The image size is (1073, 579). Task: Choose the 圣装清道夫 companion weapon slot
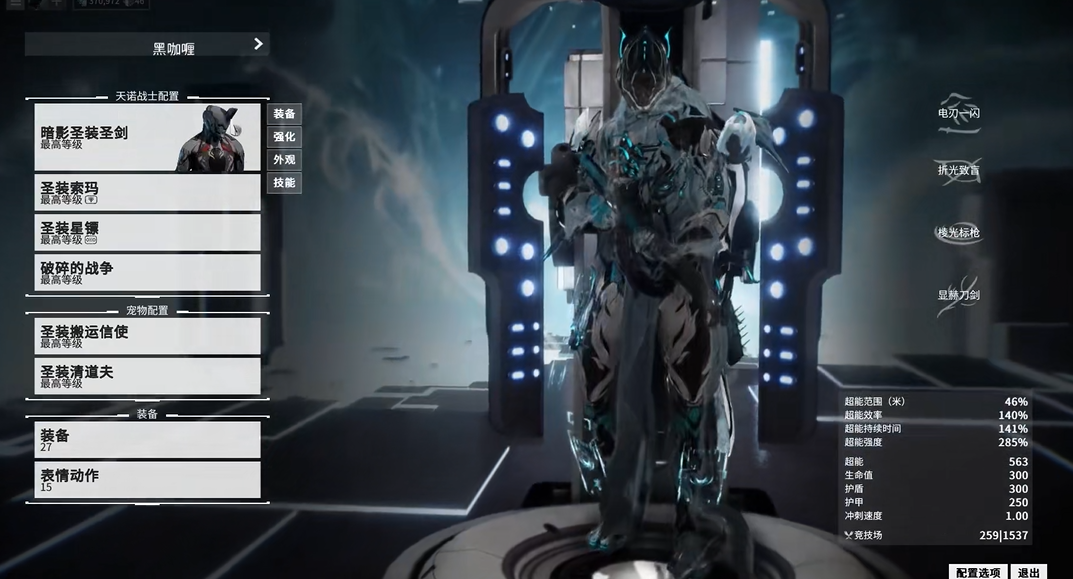(x=147, y=376)
